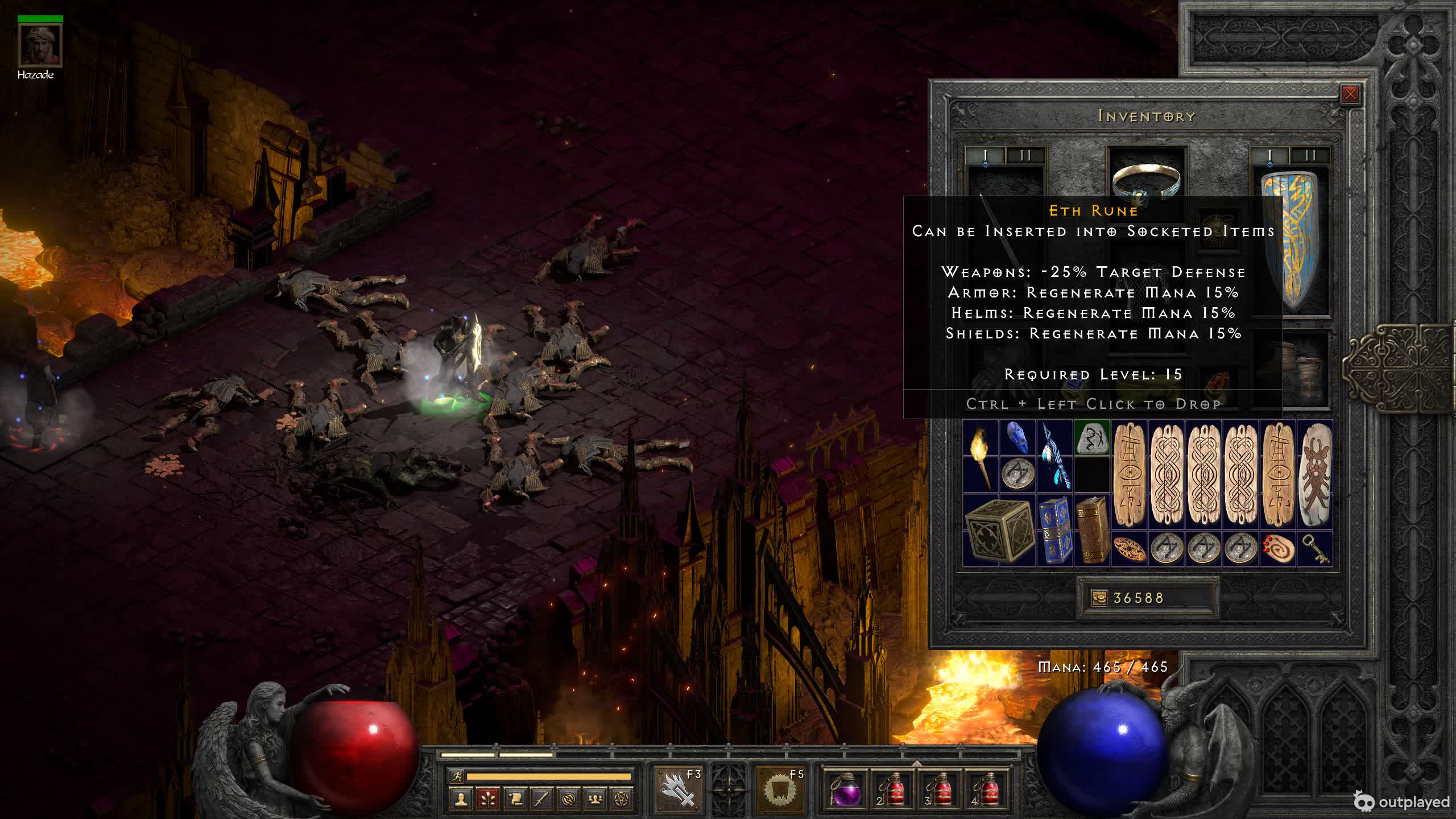Select the brown leather tome

(1092, 531)
